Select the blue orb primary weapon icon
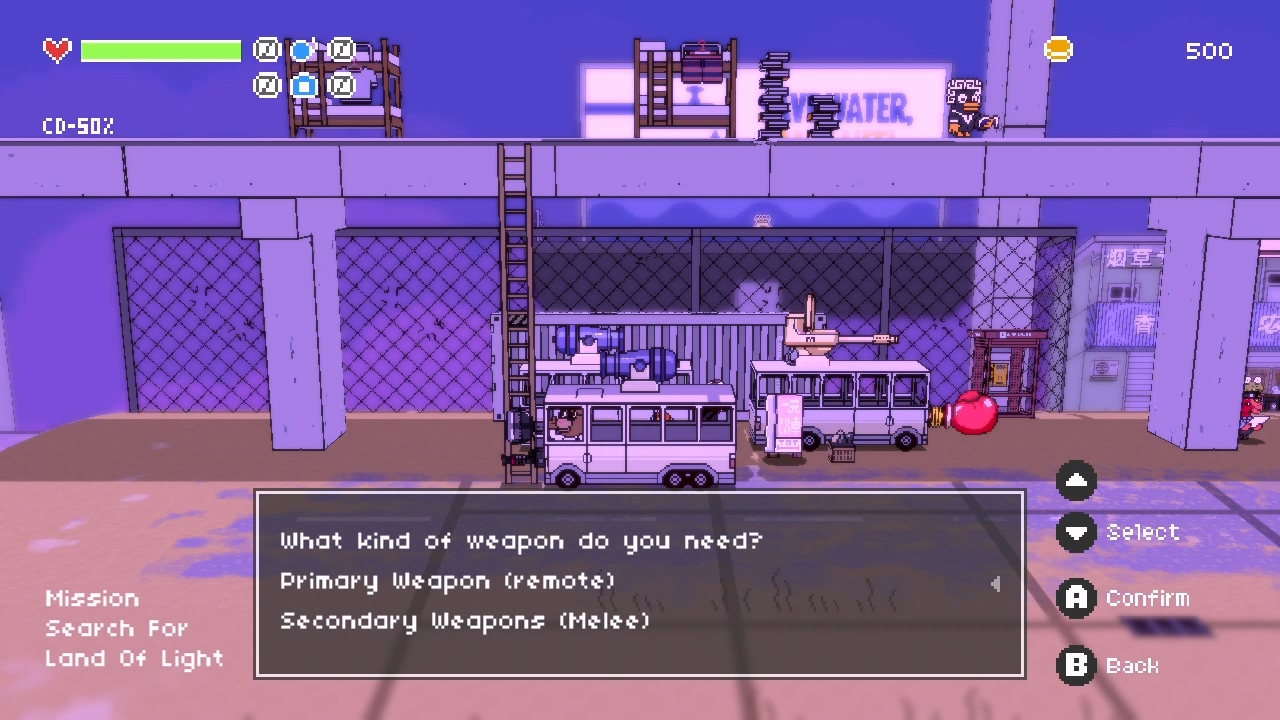Screen dimensions: 1280x720 click(303, 49)
